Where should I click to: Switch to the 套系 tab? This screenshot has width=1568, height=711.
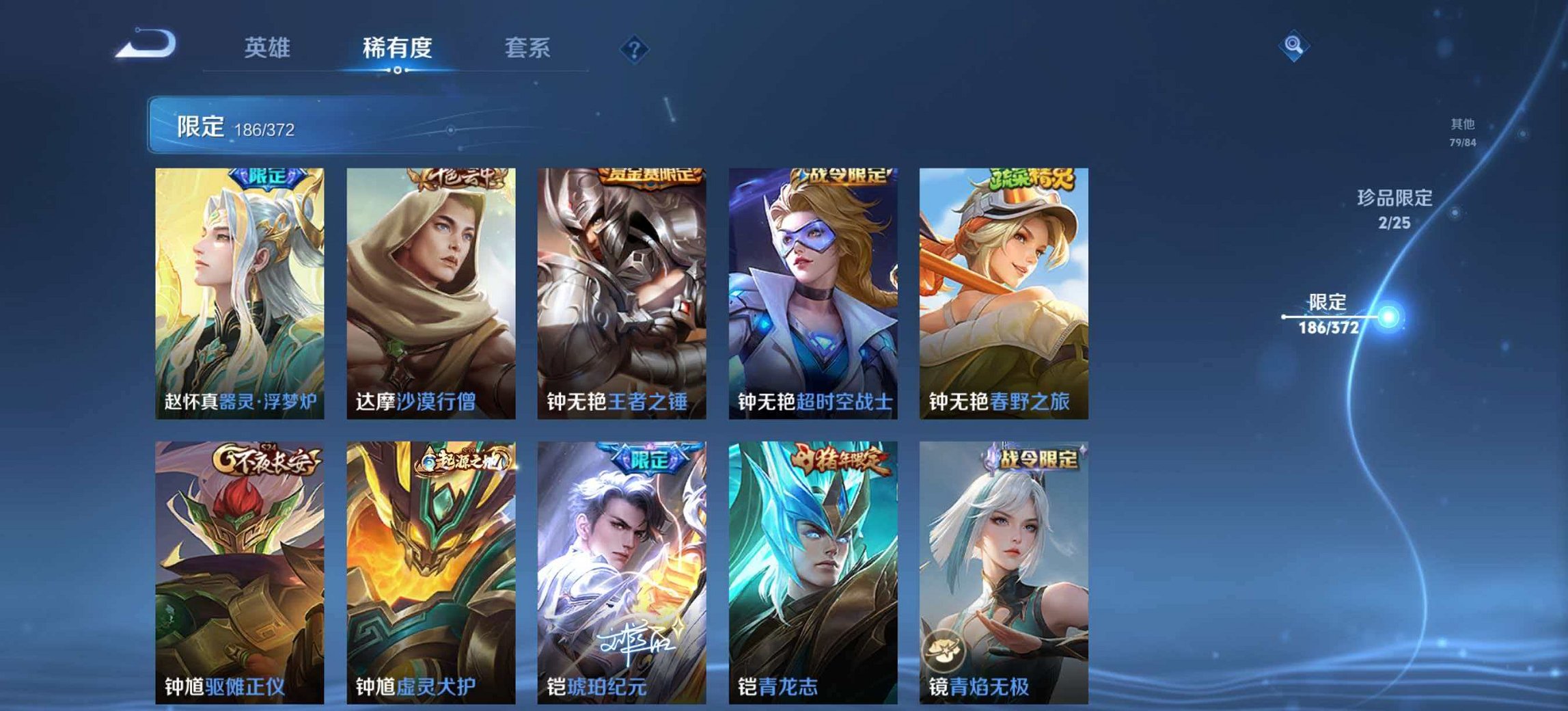(529, 46)
